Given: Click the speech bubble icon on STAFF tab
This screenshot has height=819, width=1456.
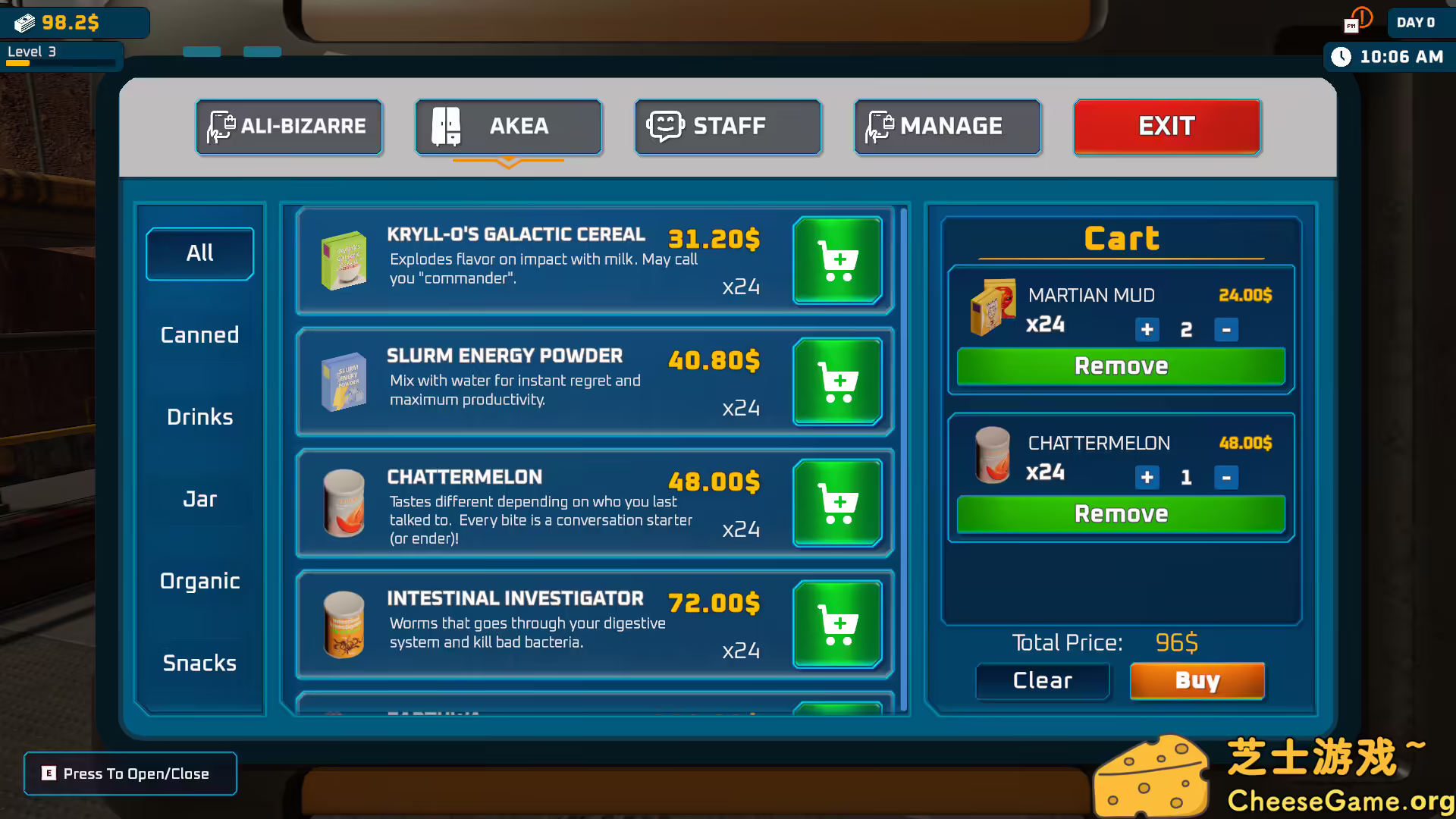Looking at the screenshot, I should 665,126.
